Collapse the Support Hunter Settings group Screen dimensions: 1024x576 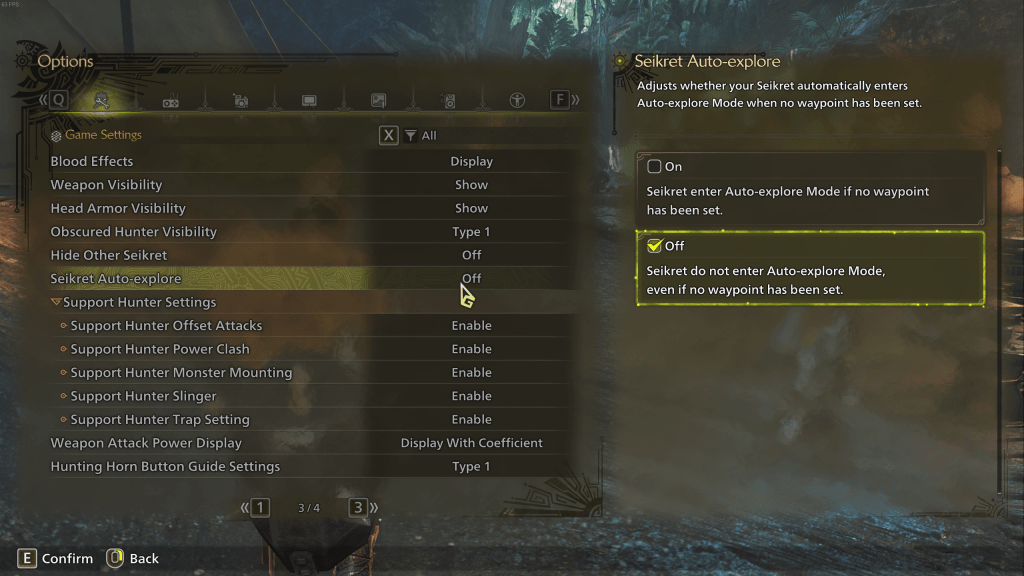57,302
